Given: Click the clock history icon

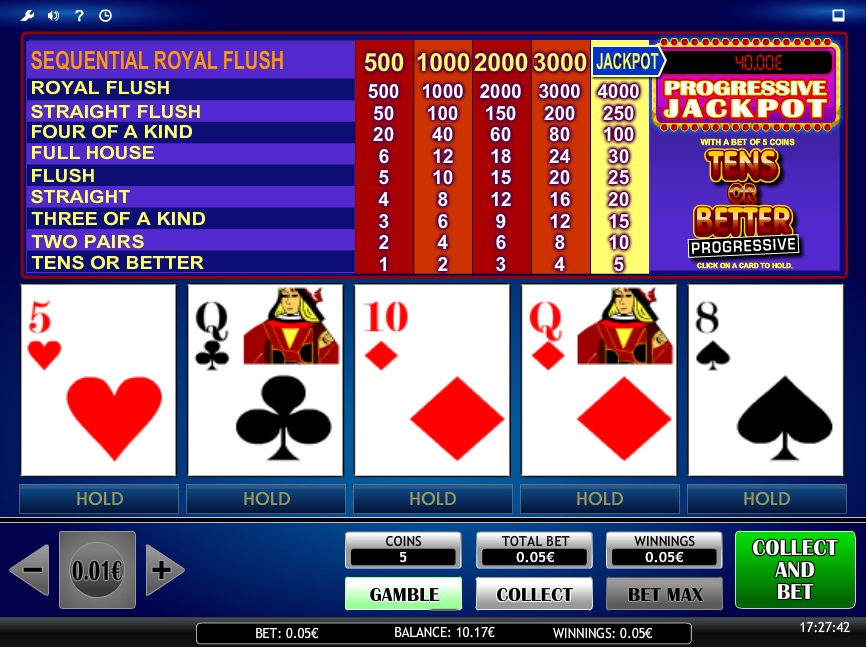Looking at the screenshot, I should click(105, 15).
